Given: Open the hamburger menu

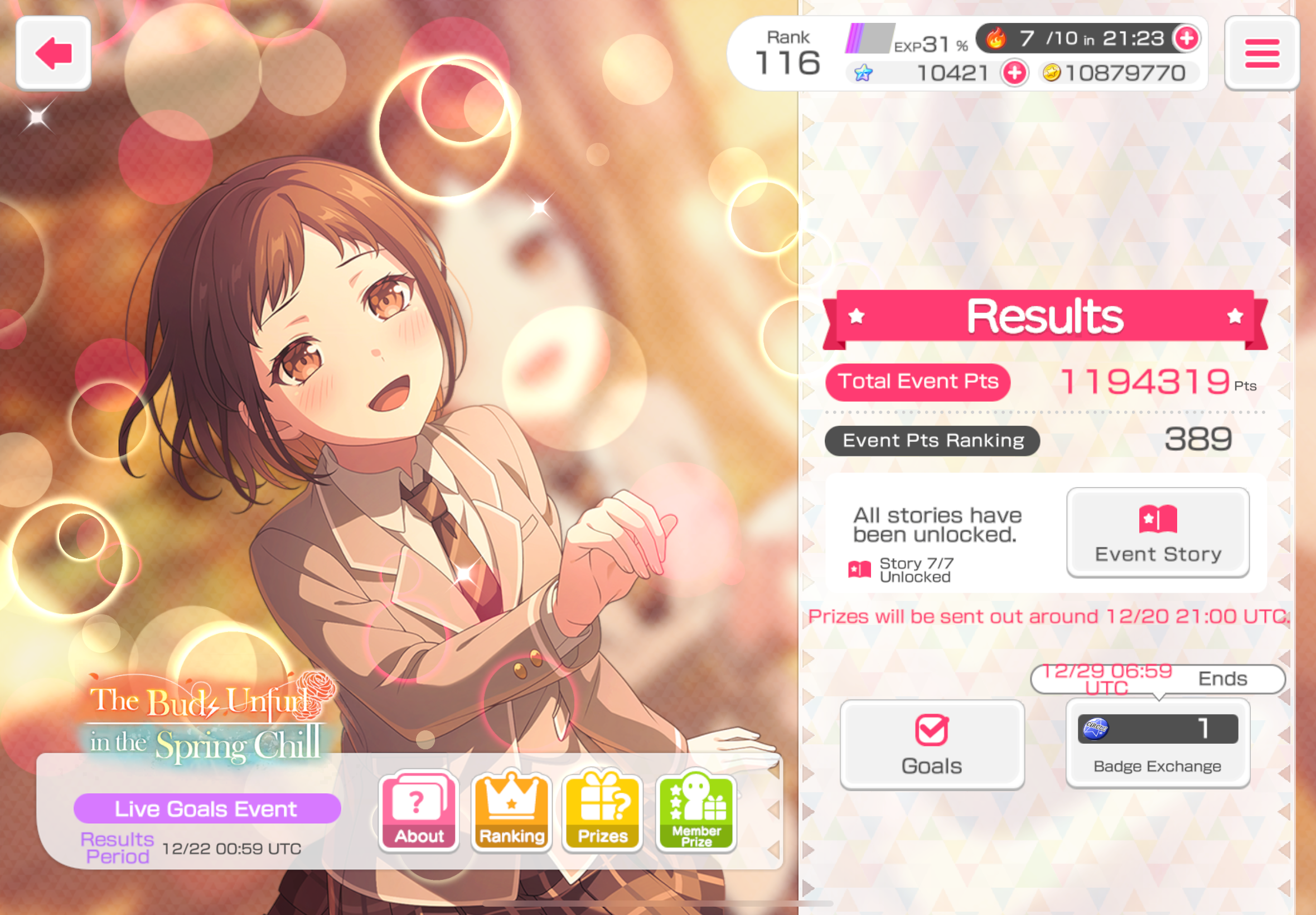Looking at the screenshot, I should click(1261, 54).
